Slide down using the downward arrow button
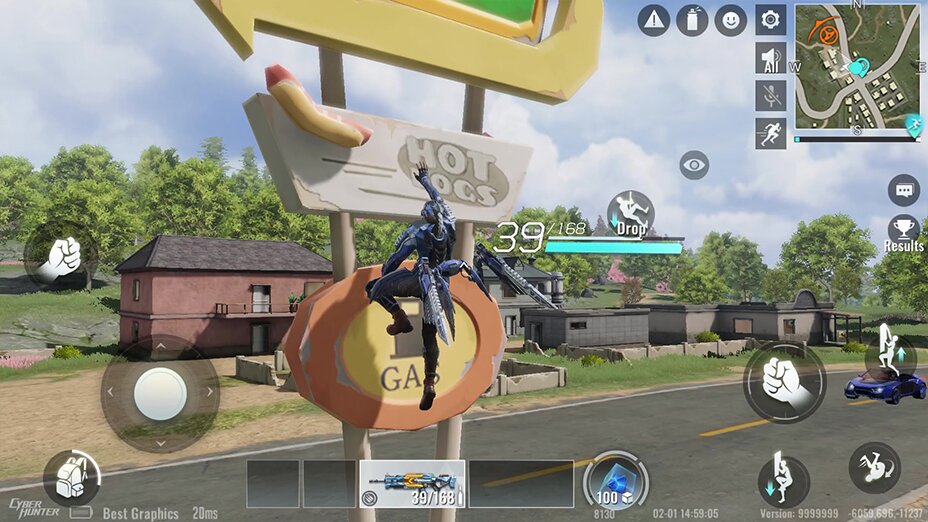Viewport: 928px width, 522px height. pyautogui.click(x=783, y=478)
